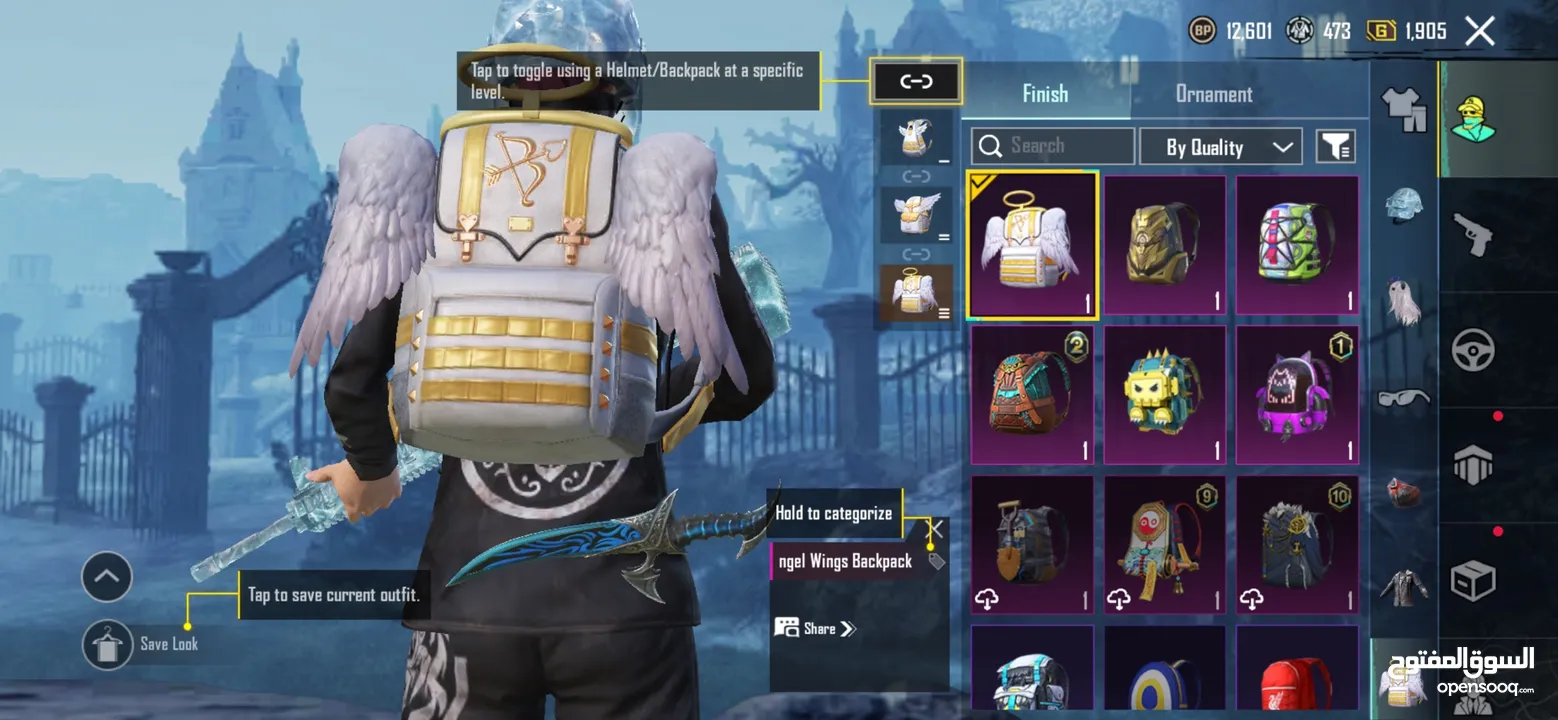Share the Angel Wings Backpack

tap(815, 628)
